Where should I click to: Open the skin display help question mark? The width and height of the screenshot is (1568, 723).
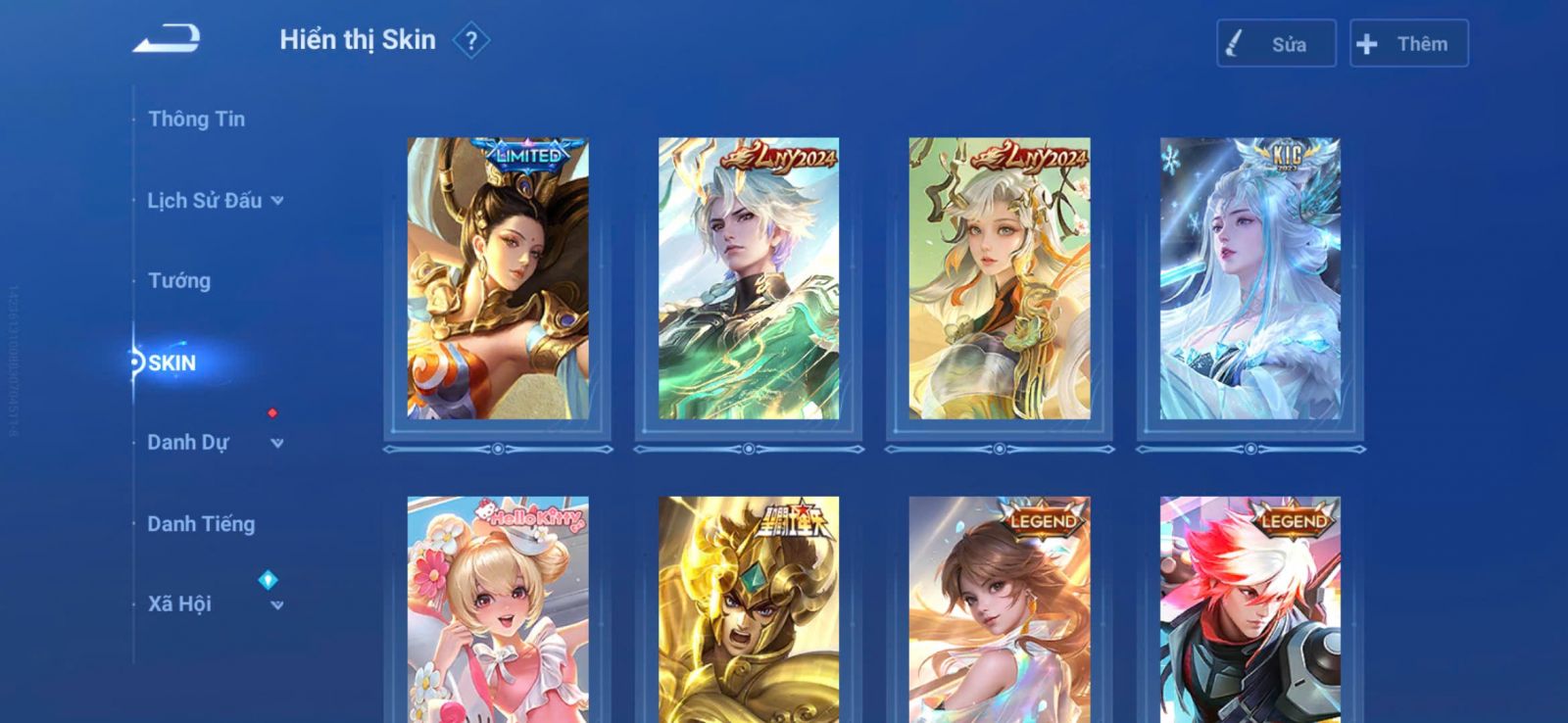tap(471, 41)
